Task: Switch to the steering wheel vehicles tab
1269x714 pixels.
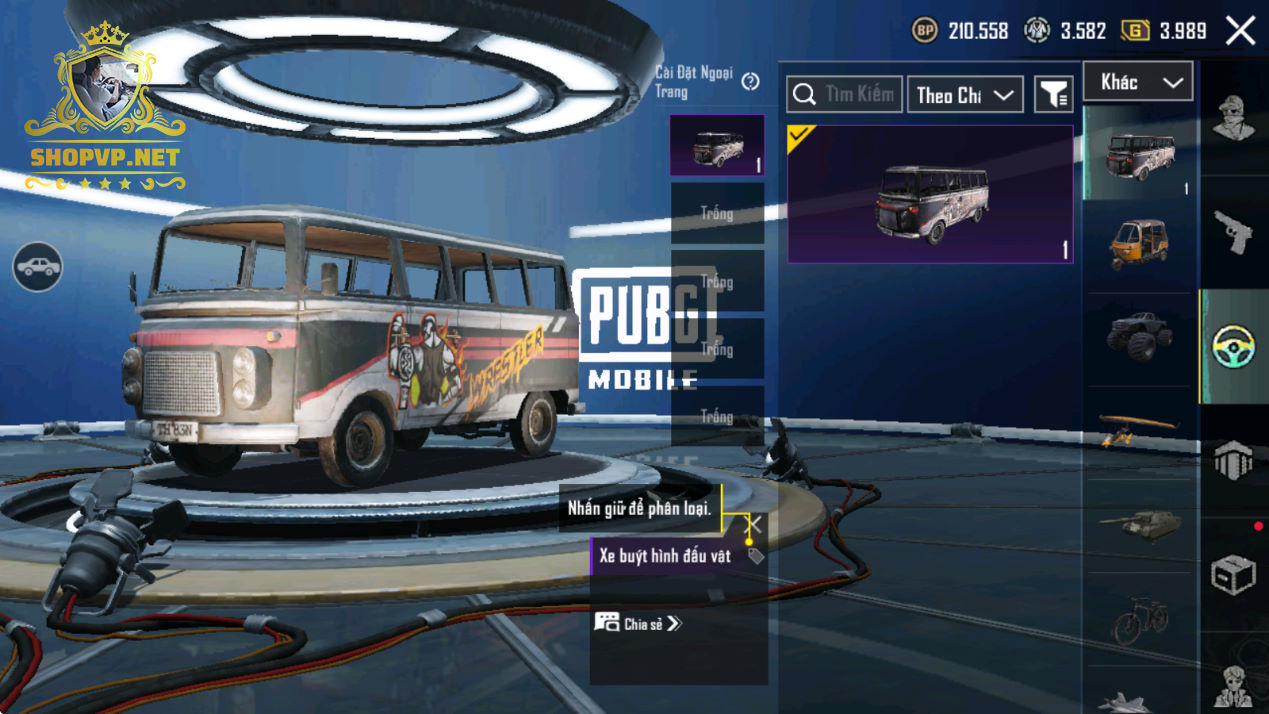Action: 1233,346
